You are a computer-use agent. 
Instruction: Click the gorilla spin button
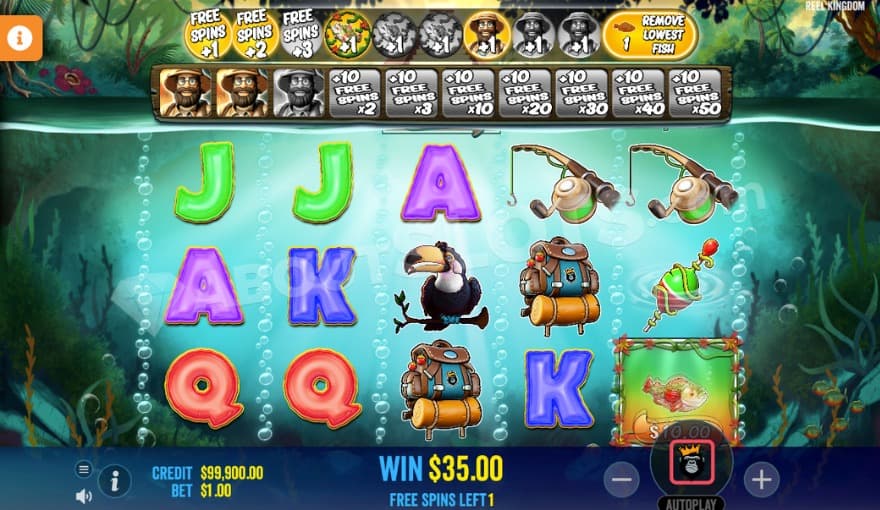tap(692, 462)
